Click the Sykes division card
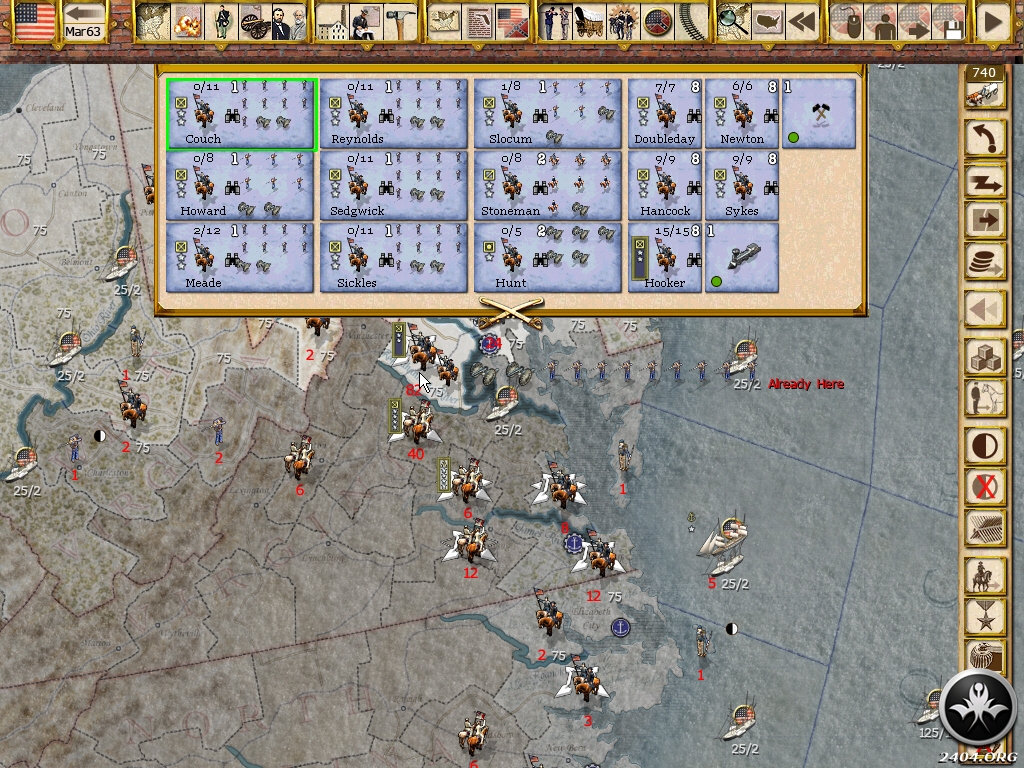The height and width of the screenshot is (768, 1024). coord(742,186)
